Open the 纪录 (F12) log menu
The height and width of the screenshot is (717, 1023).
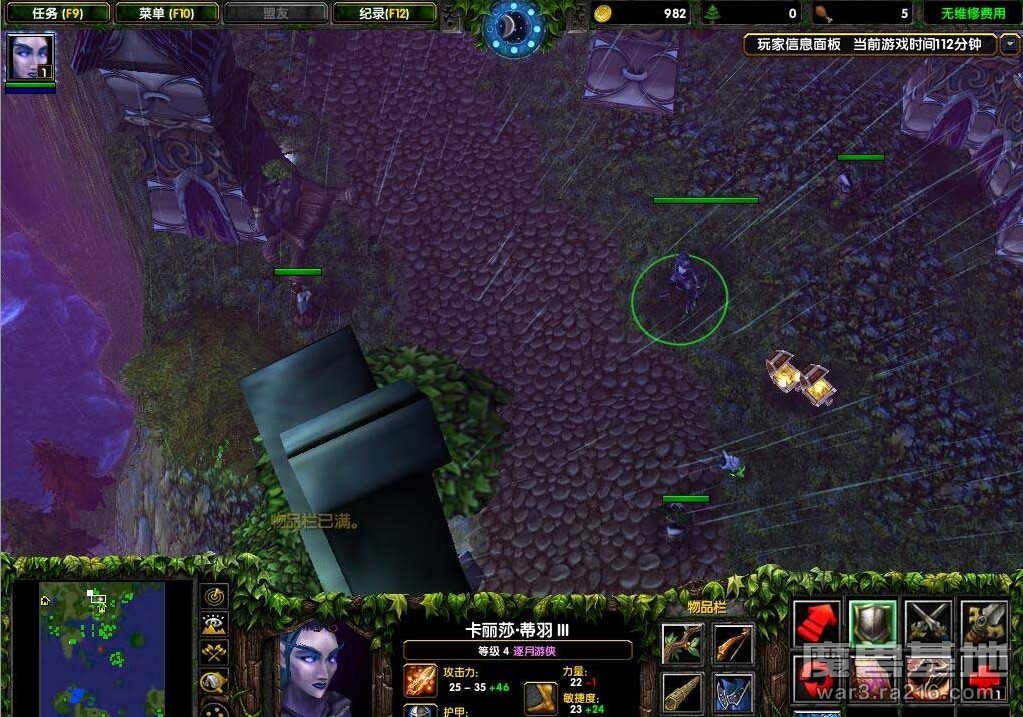[384, 13]
